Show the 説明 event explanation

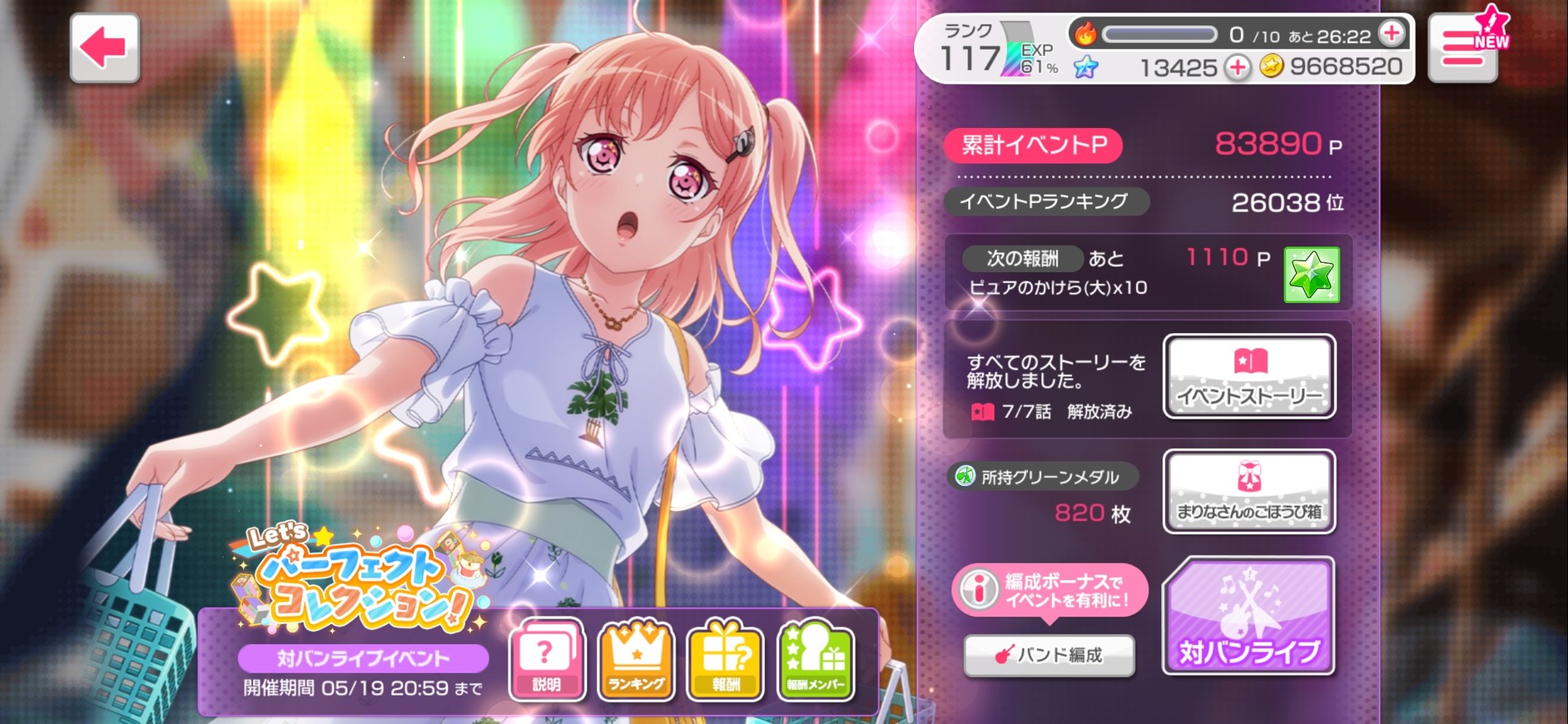pos(547,660)
